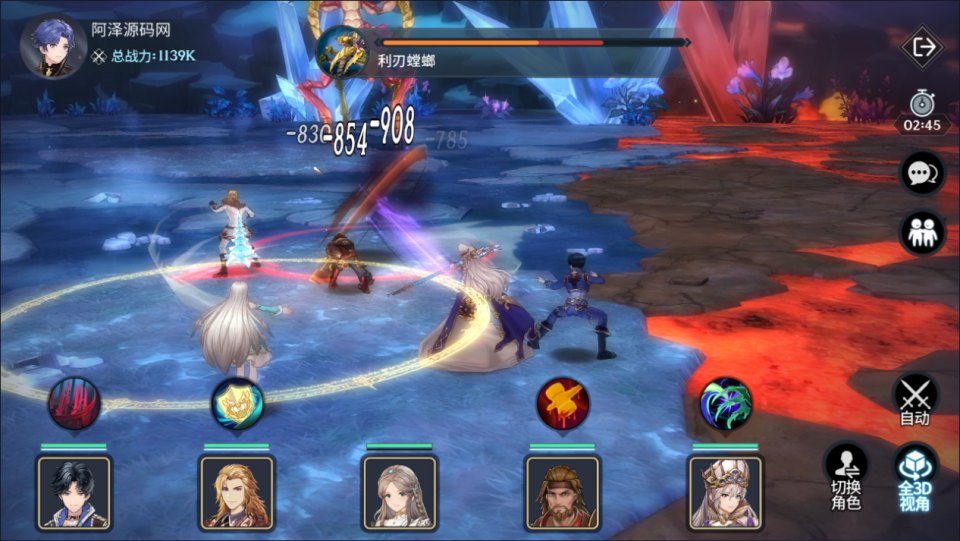Activate the red spikes skill icon
960x541 pixels.
74,402
